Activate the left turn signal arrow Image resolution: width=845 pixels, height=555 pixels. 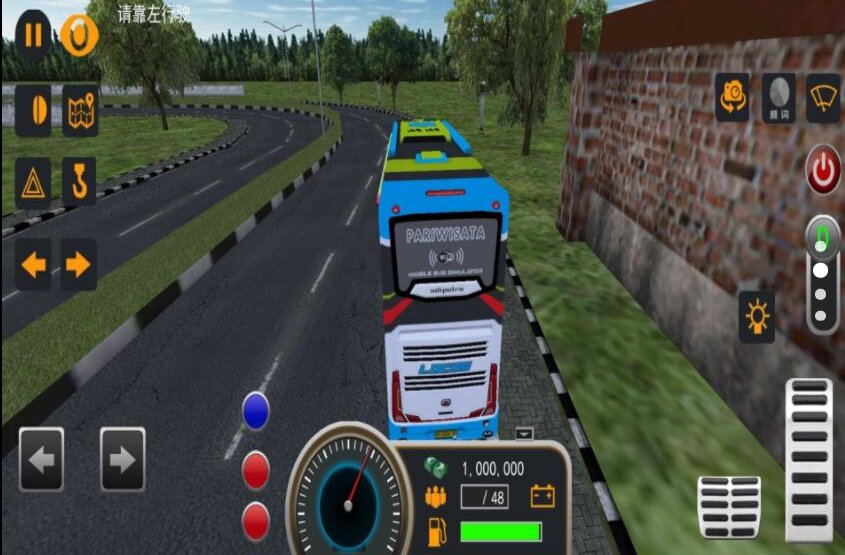click(34, 265)
